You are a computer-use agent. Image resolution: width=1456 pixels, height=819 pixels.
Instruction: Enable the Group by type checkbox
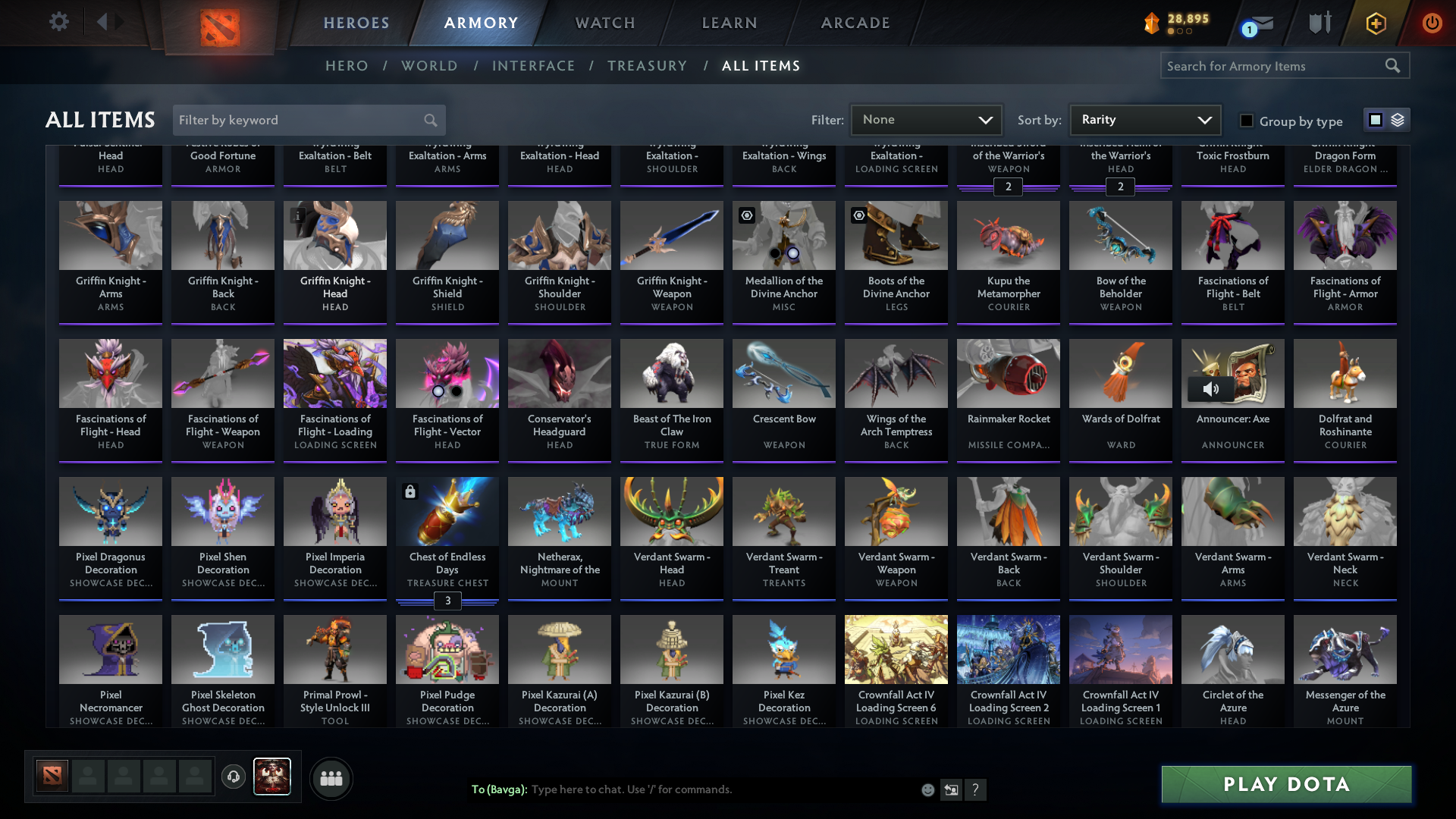1246,121
